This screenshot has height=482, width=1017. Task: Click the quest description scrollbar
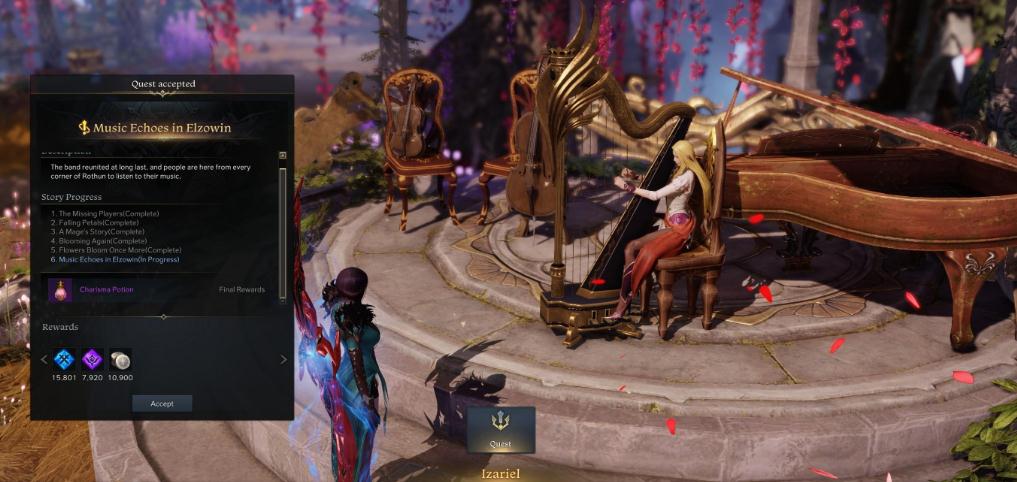pos(282,230)
